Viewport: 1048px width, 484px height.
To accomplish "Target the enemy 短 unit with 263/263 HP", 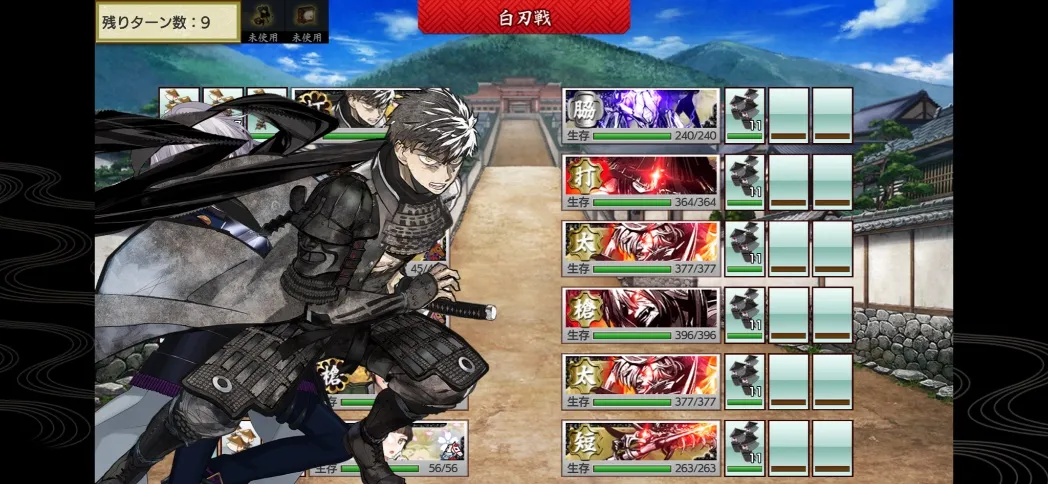I will pyautogui.click(x=641, y=448).
